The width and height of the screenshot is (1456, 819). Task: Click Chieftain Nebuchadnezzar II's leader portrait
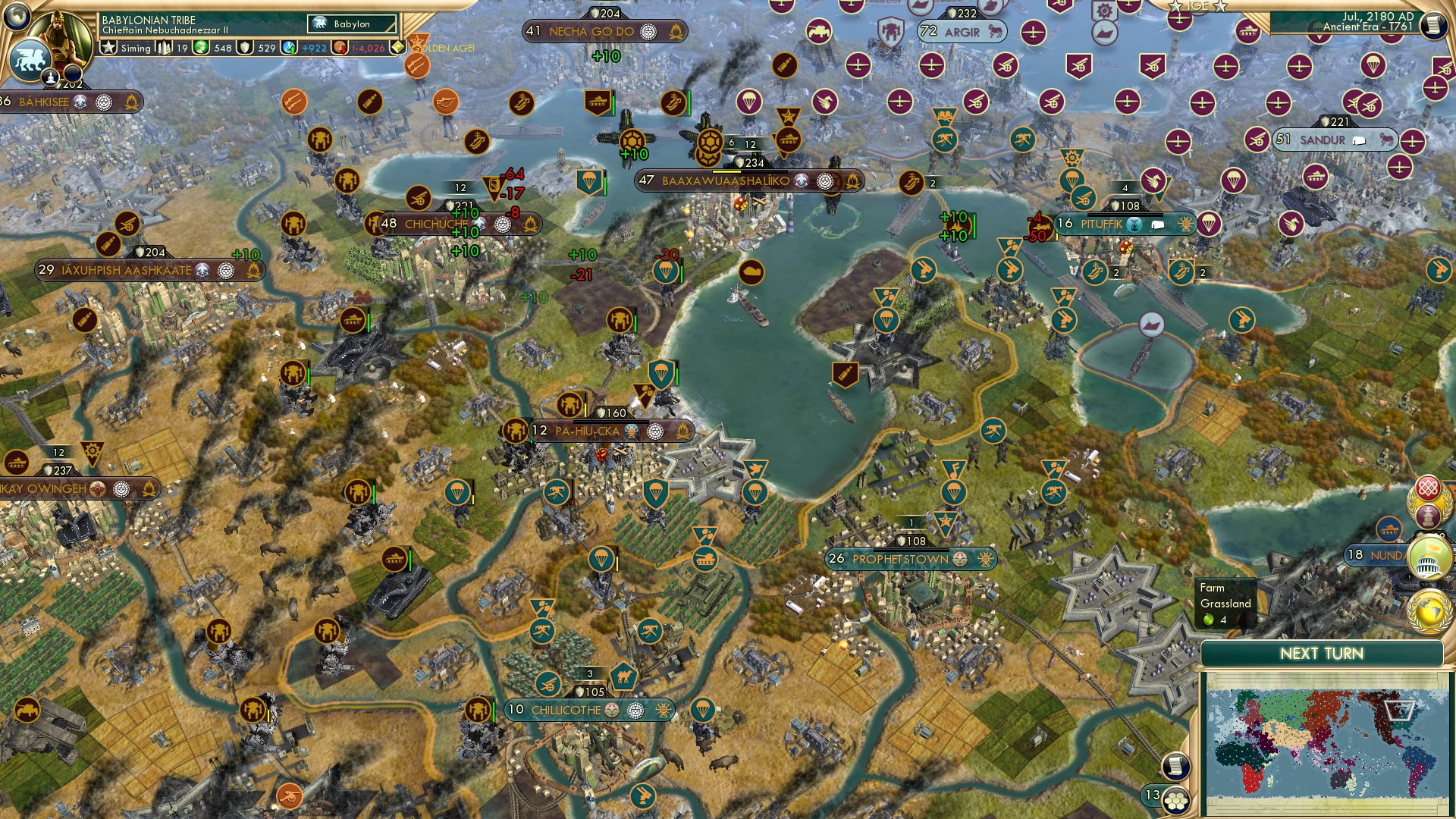[61, 38]
